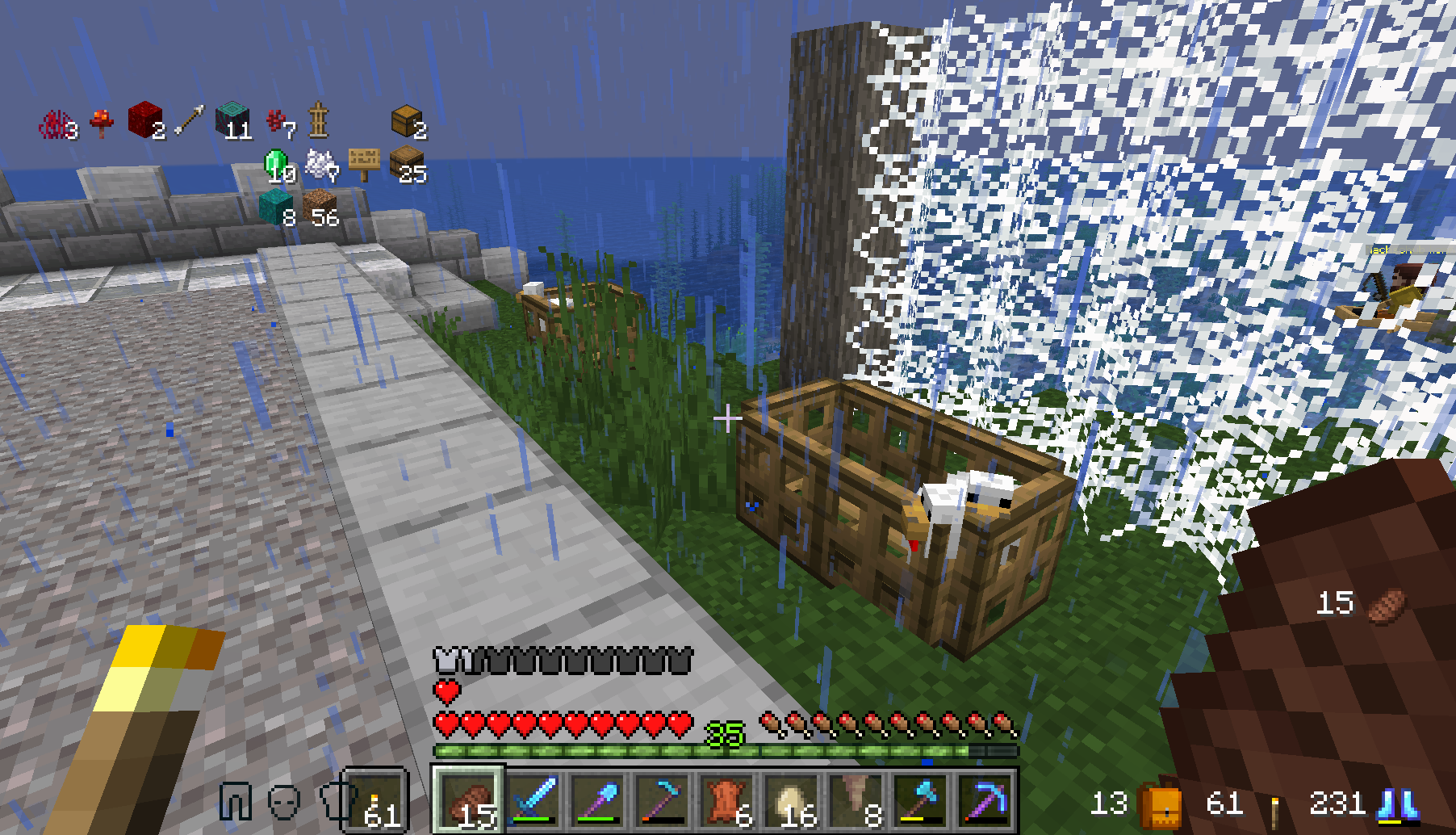Screen dimensions: 1456x835
Task: Click the arrow item icon
Action: (190, 121)
